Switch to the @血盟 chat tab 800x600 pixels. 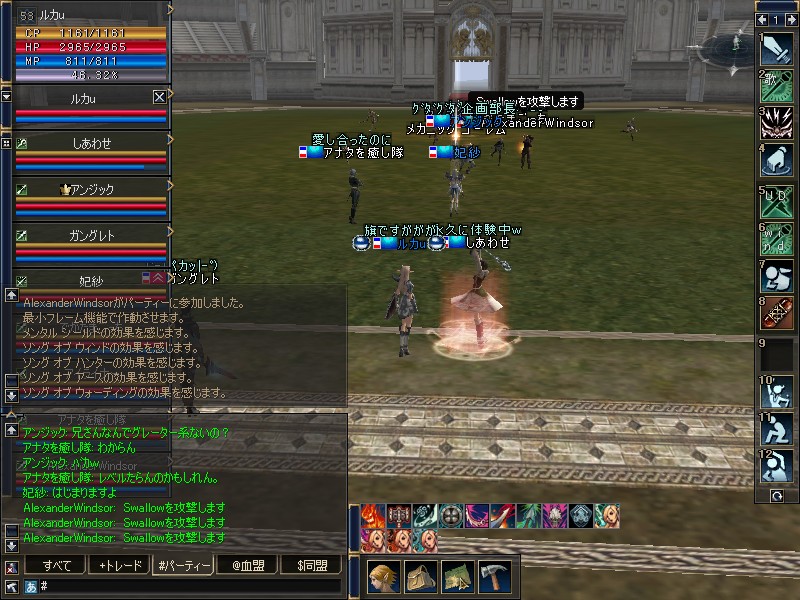click(x=246, y=566)
